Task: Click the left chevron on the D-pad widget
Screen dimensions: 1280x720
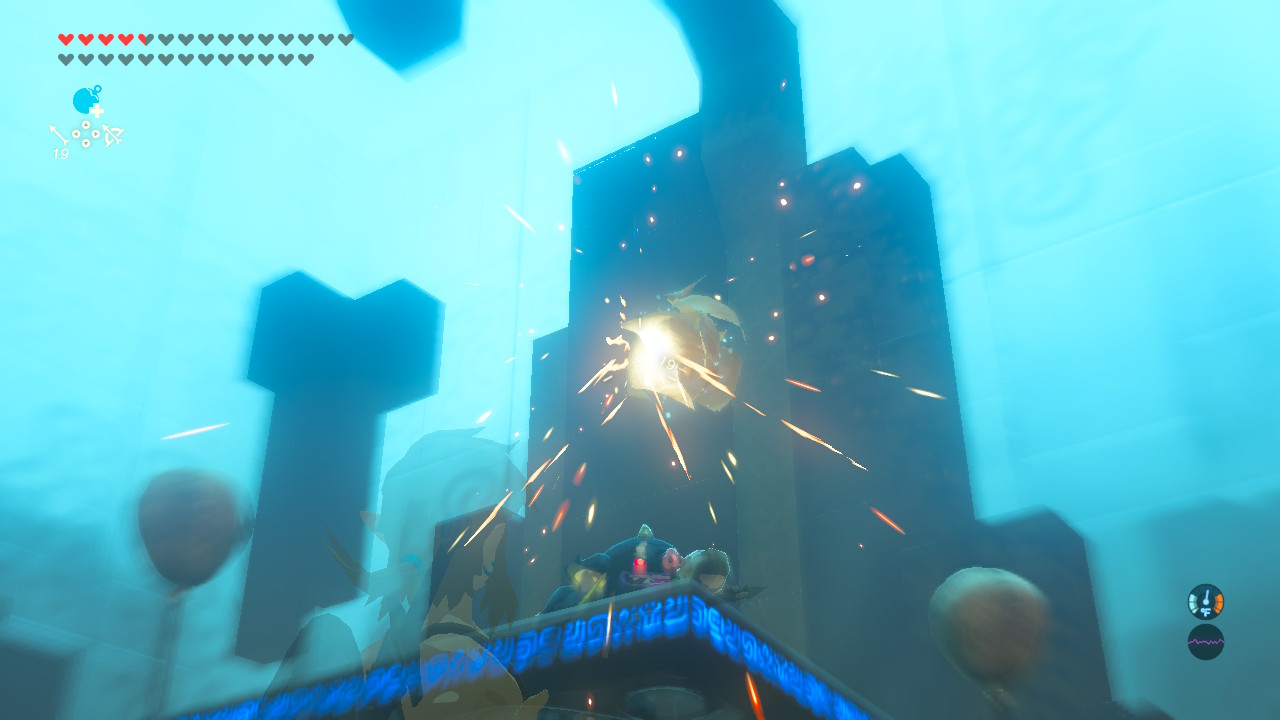Action: click(x=76, y=134)
